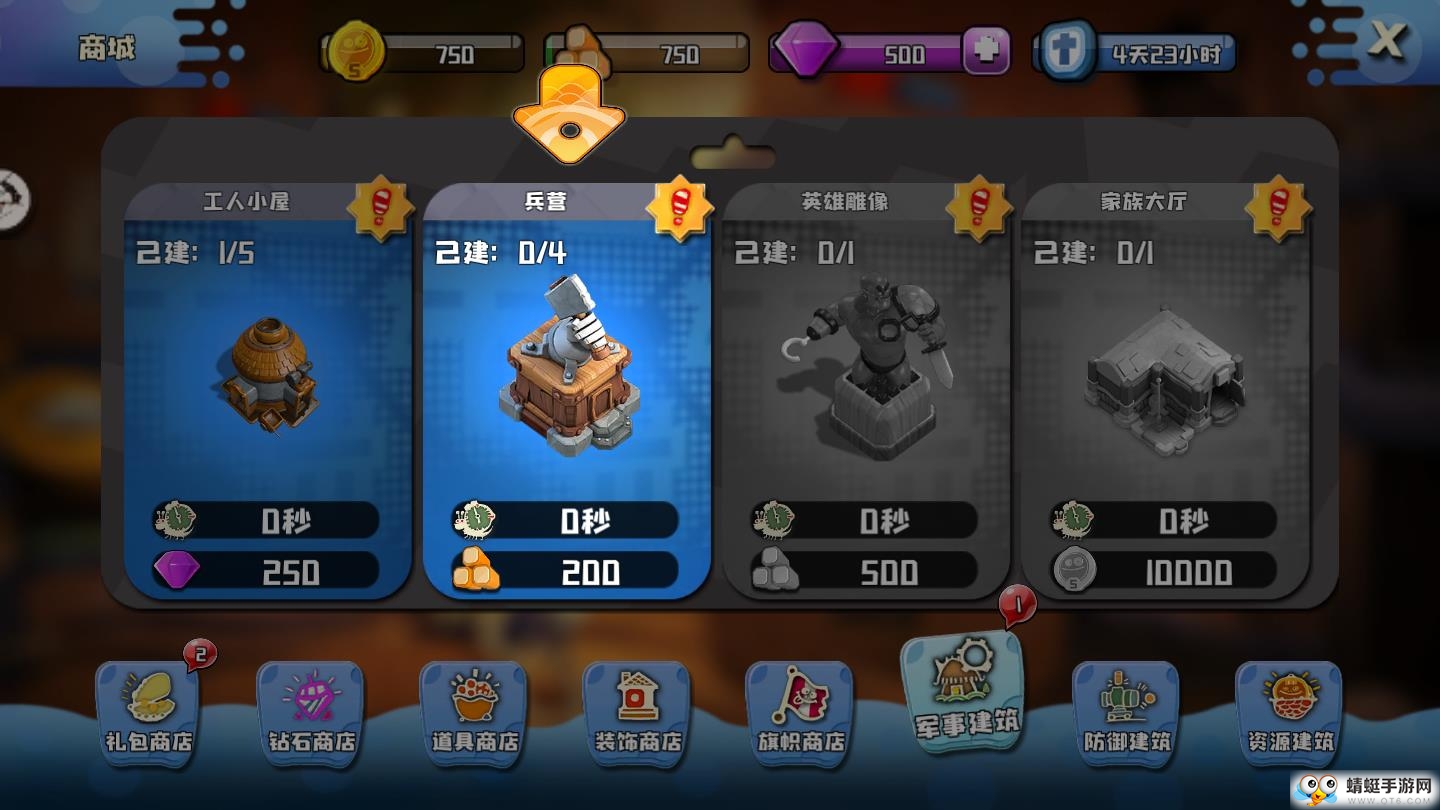
Task: Open the gem purchase plus button
Action: 988,50
